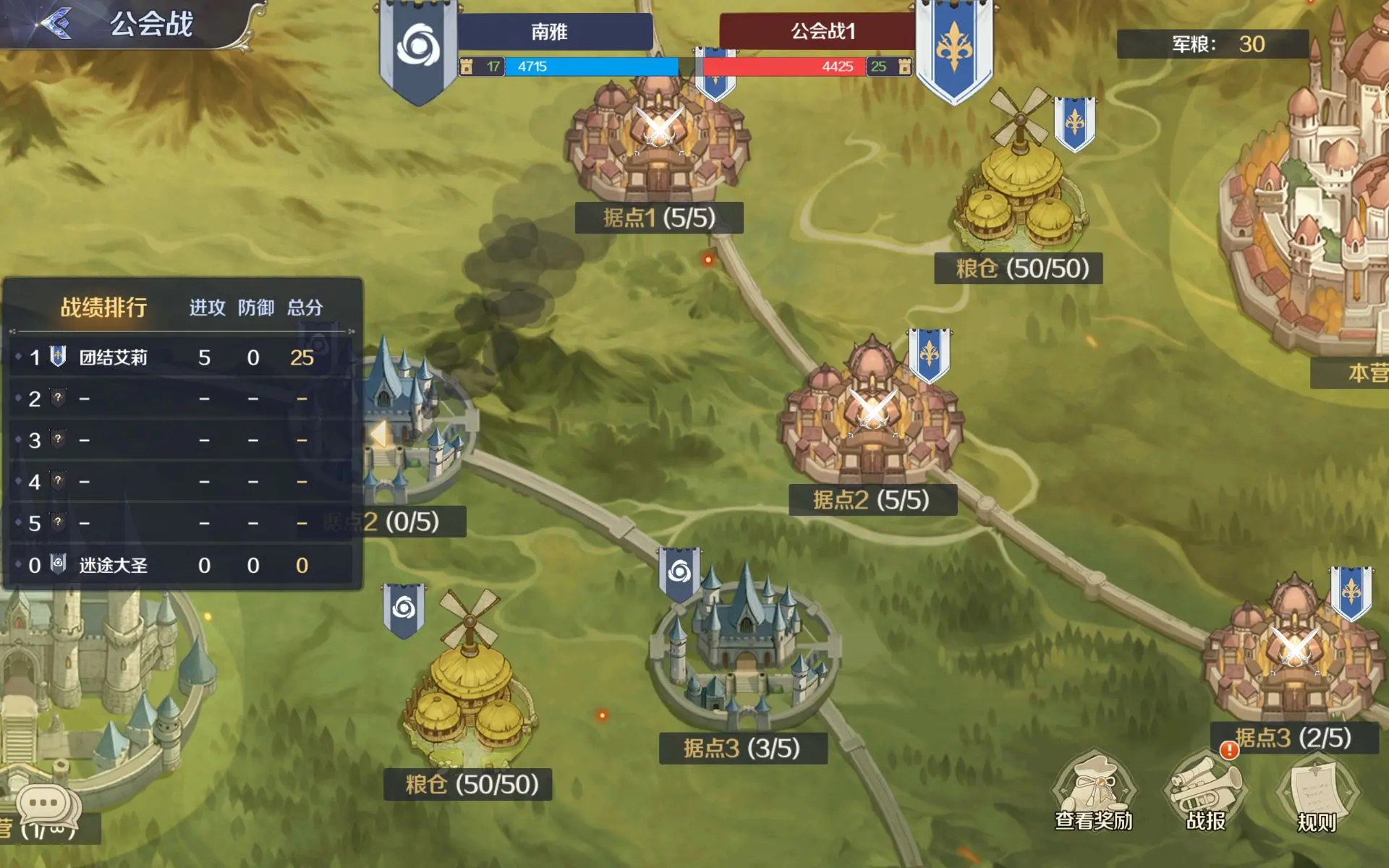View the 规则 rules scroll

click(1316, 796)
